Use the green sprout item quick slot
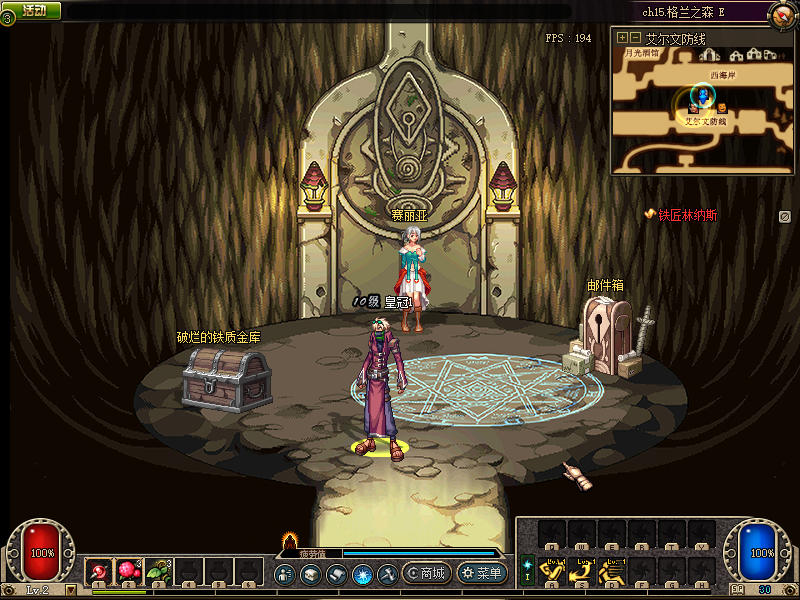800x600 pixels. pyautogui.click(x=160, y=572)
